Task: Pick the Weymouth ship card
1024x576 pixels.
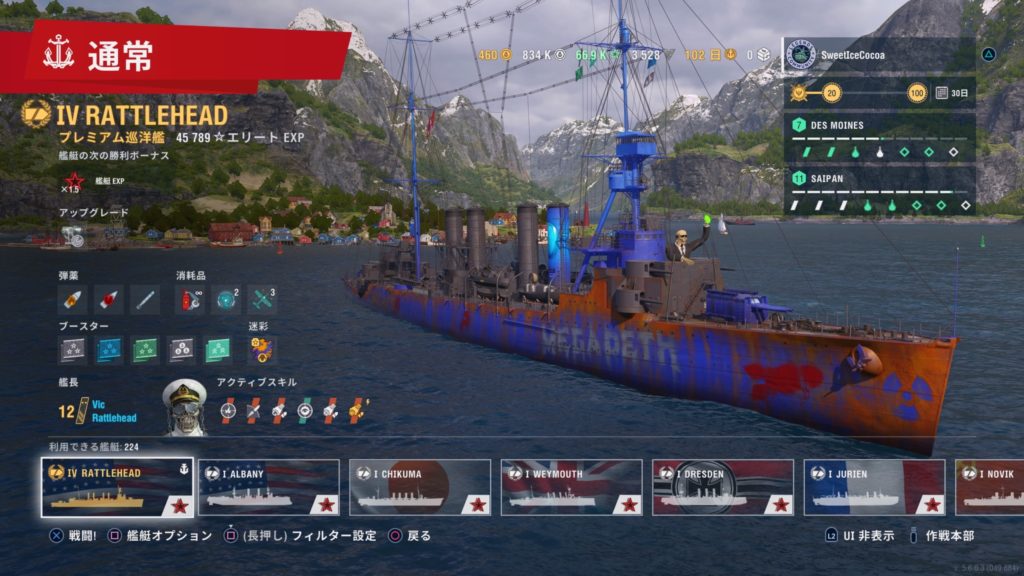Action: pyautogui.click(x=570, y=487)
